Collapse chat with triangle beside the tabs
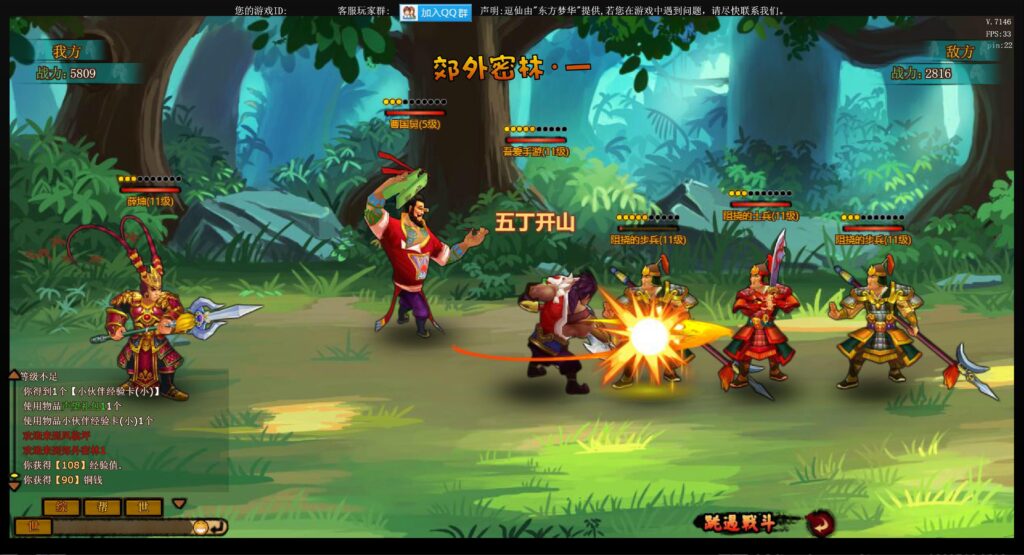The height and width of the screenshot is (555, 1024). (x=179, y=504)
